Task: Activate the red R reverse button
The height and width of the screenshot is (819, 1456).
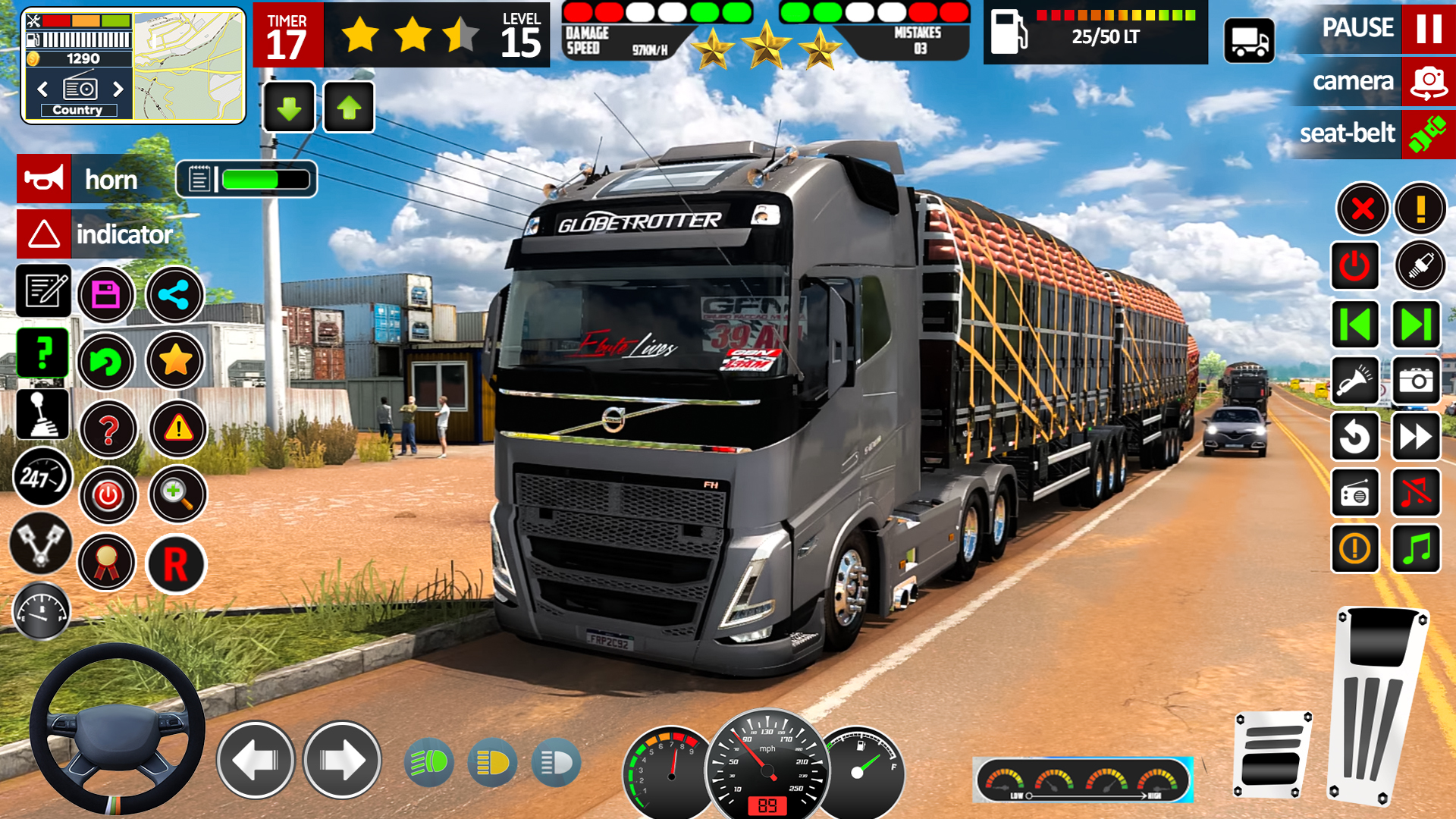Action: click(x=175, y=564)
